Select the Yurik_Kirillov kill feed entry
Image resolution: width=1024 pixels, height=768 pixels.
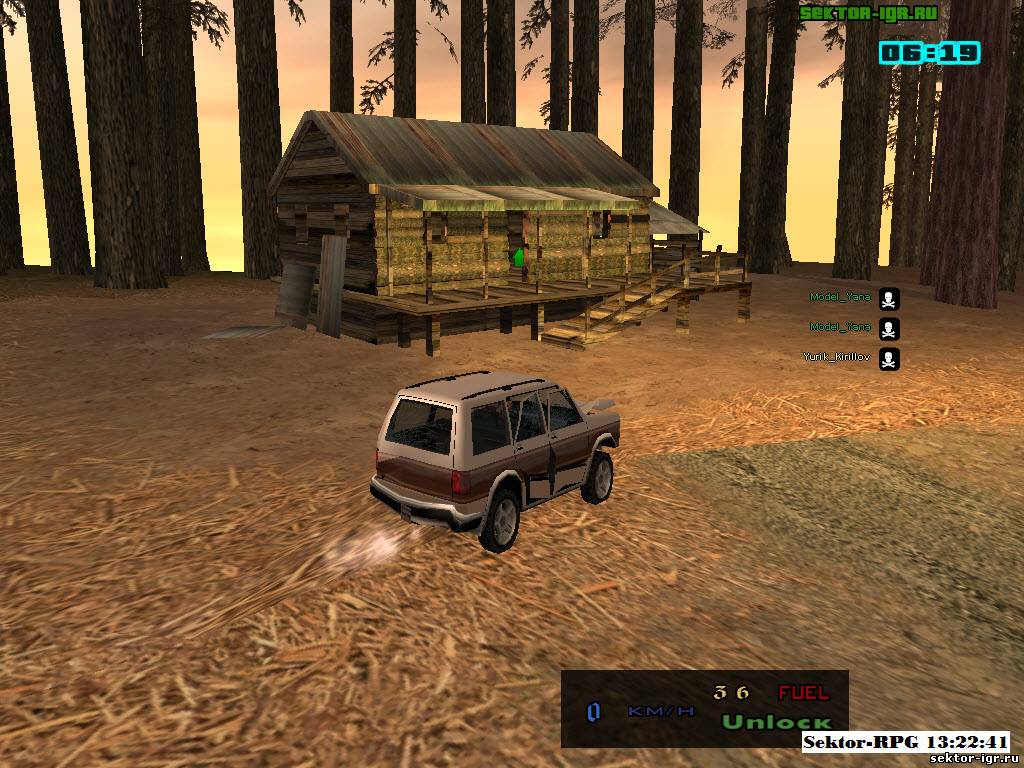pyautogui.click(x=837, y=357)
